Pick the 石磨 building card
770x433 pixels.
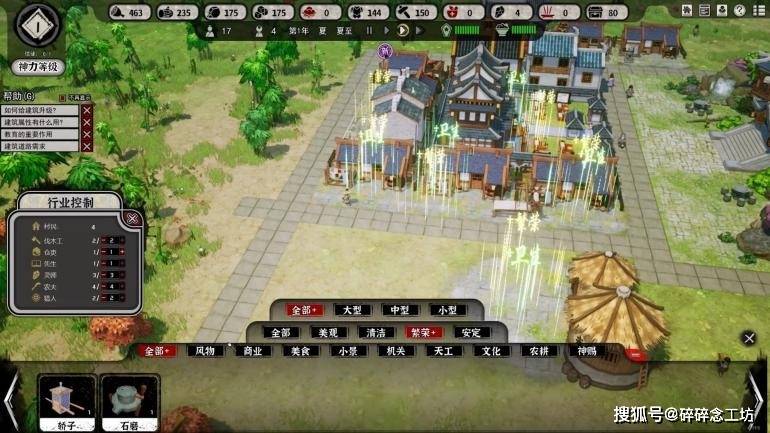[x=130, y=402]
